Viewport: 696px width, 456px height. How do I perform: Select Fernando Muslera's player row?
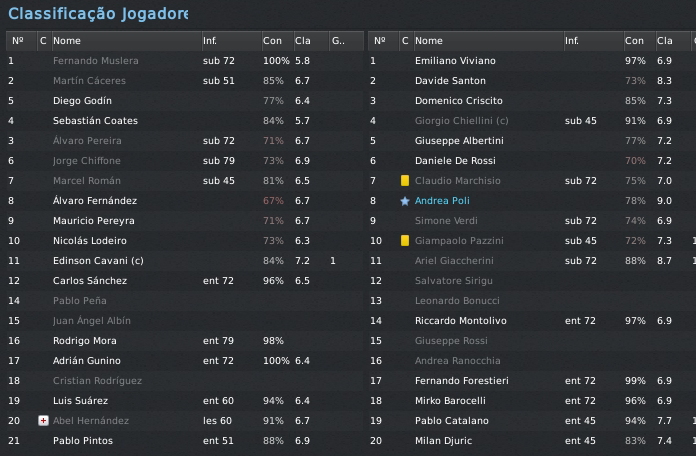96,61
